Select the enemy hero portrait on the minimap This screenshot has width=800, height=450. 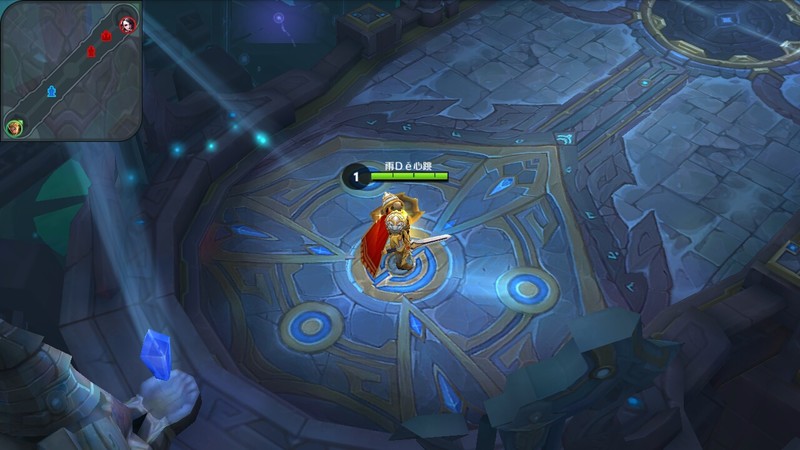127,23
